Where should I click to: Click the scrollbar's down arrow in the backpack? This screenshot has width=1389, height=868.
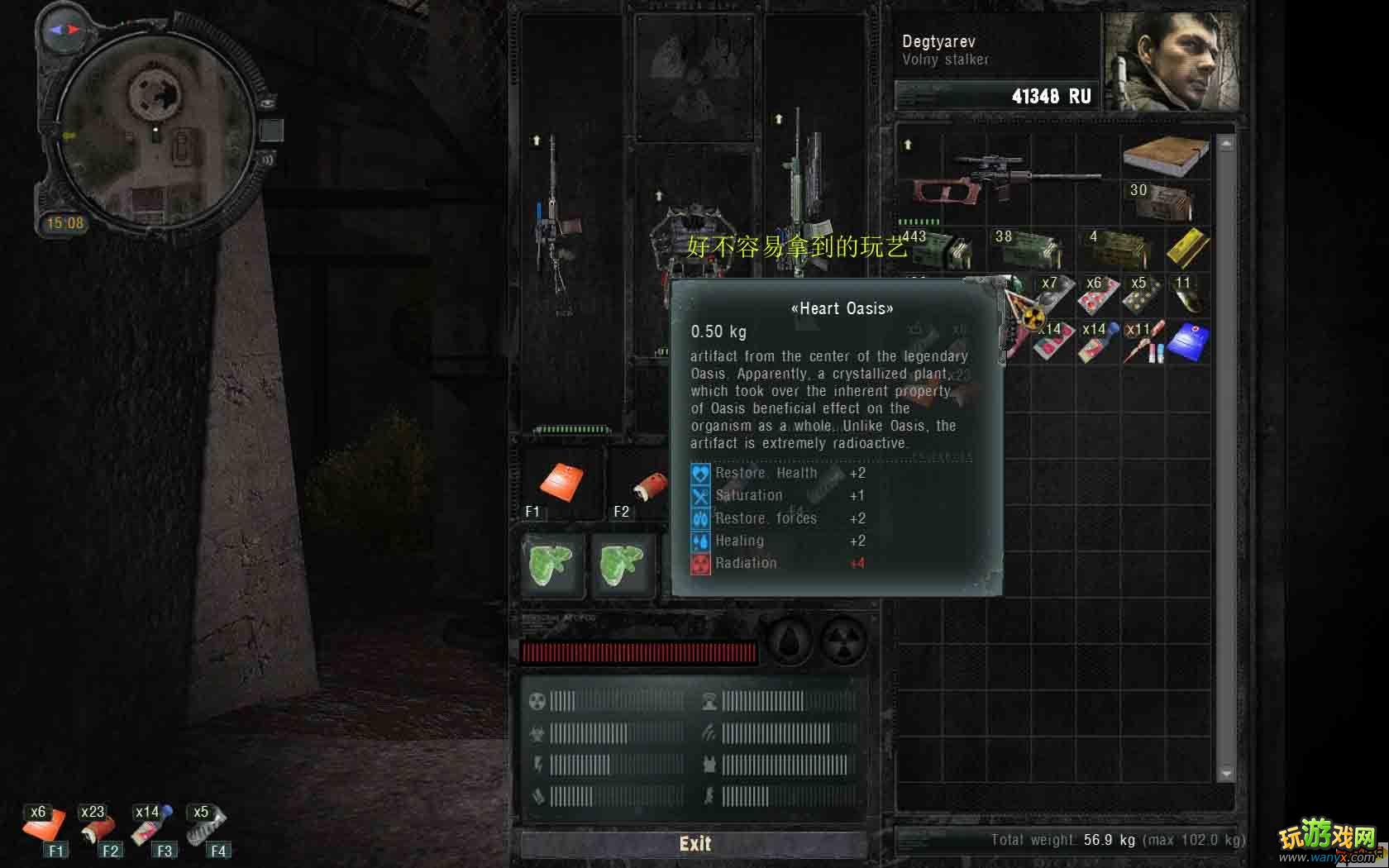pos(1226,774)
